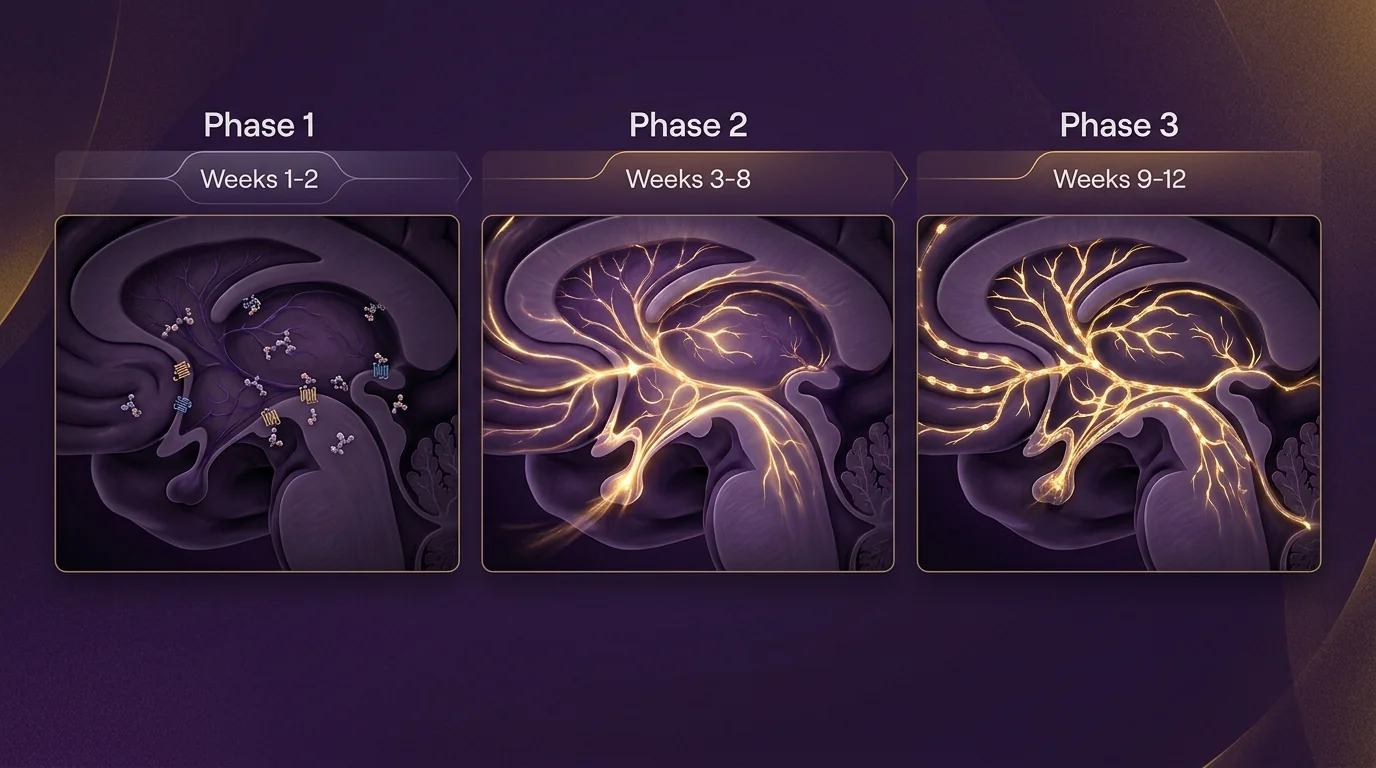This screenshot has height=768, width=1376.
Task: Select the Weeks 1-2 timeline tab
Action: 259,179
